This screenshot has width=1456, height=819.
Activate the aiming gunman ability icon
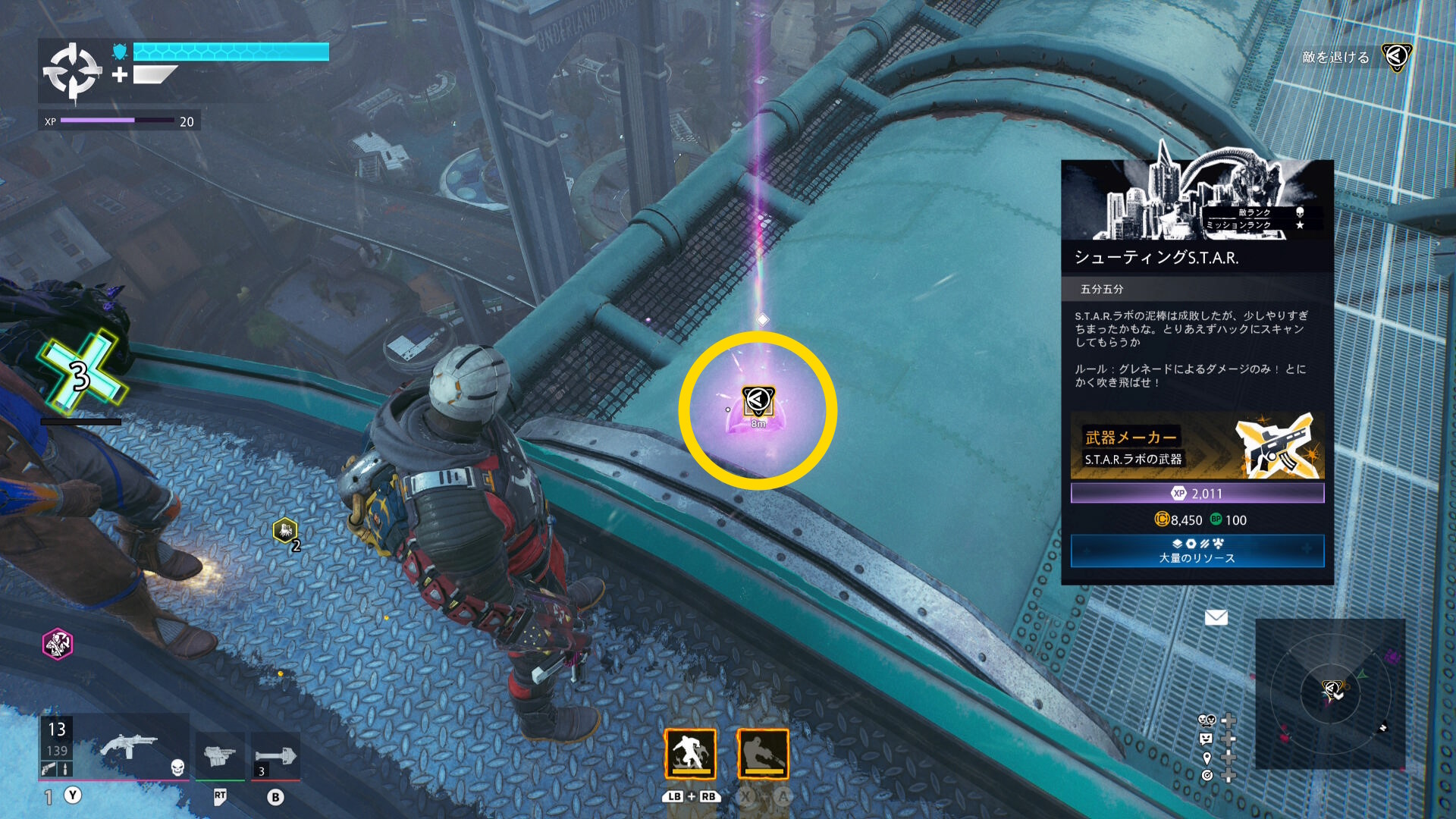click(763, 754)
